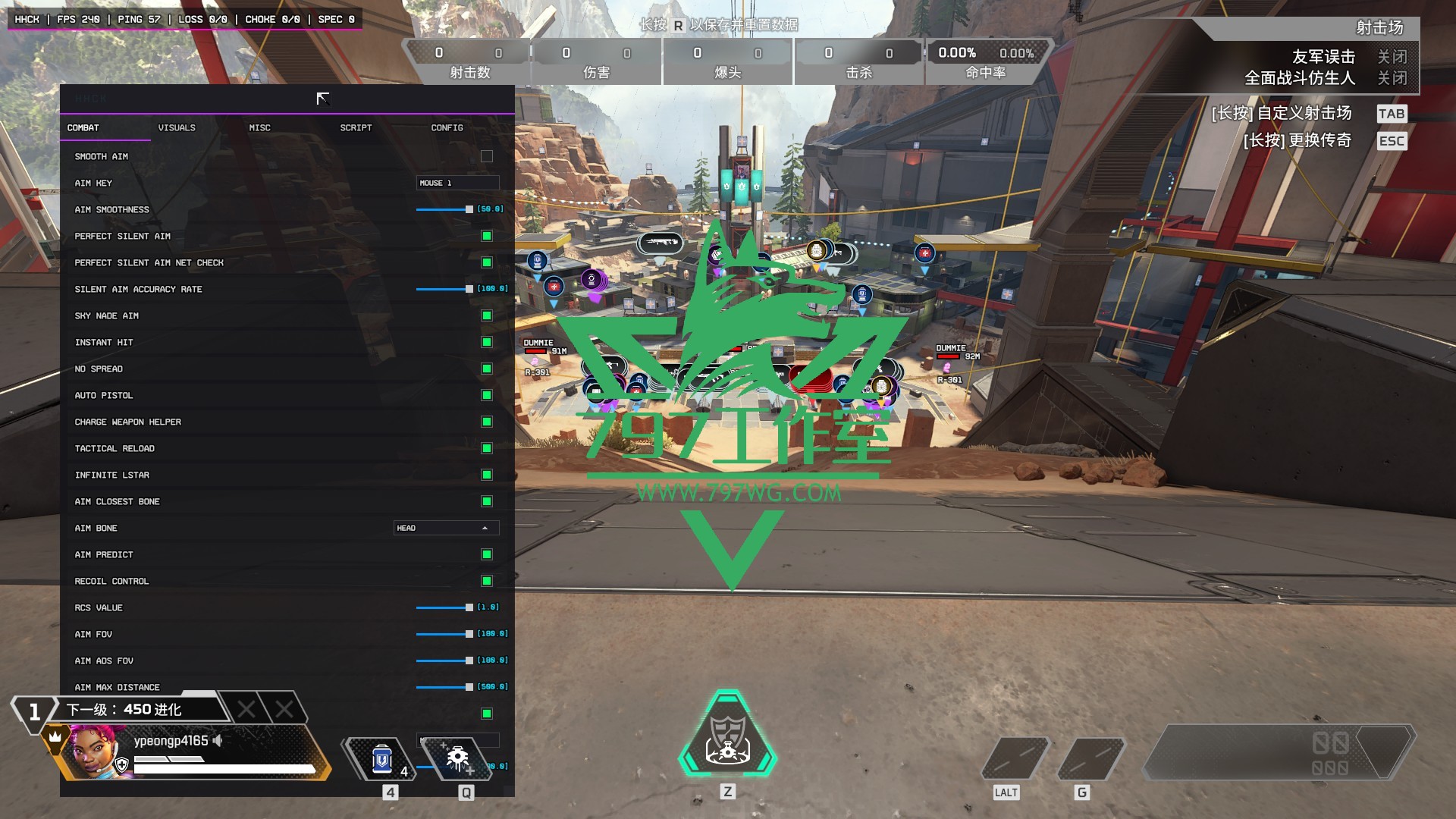Enable the SMOOTH AIM checkbox
Image resolution: width=1456 pixels, height=819 pixels.
point(486,155)
